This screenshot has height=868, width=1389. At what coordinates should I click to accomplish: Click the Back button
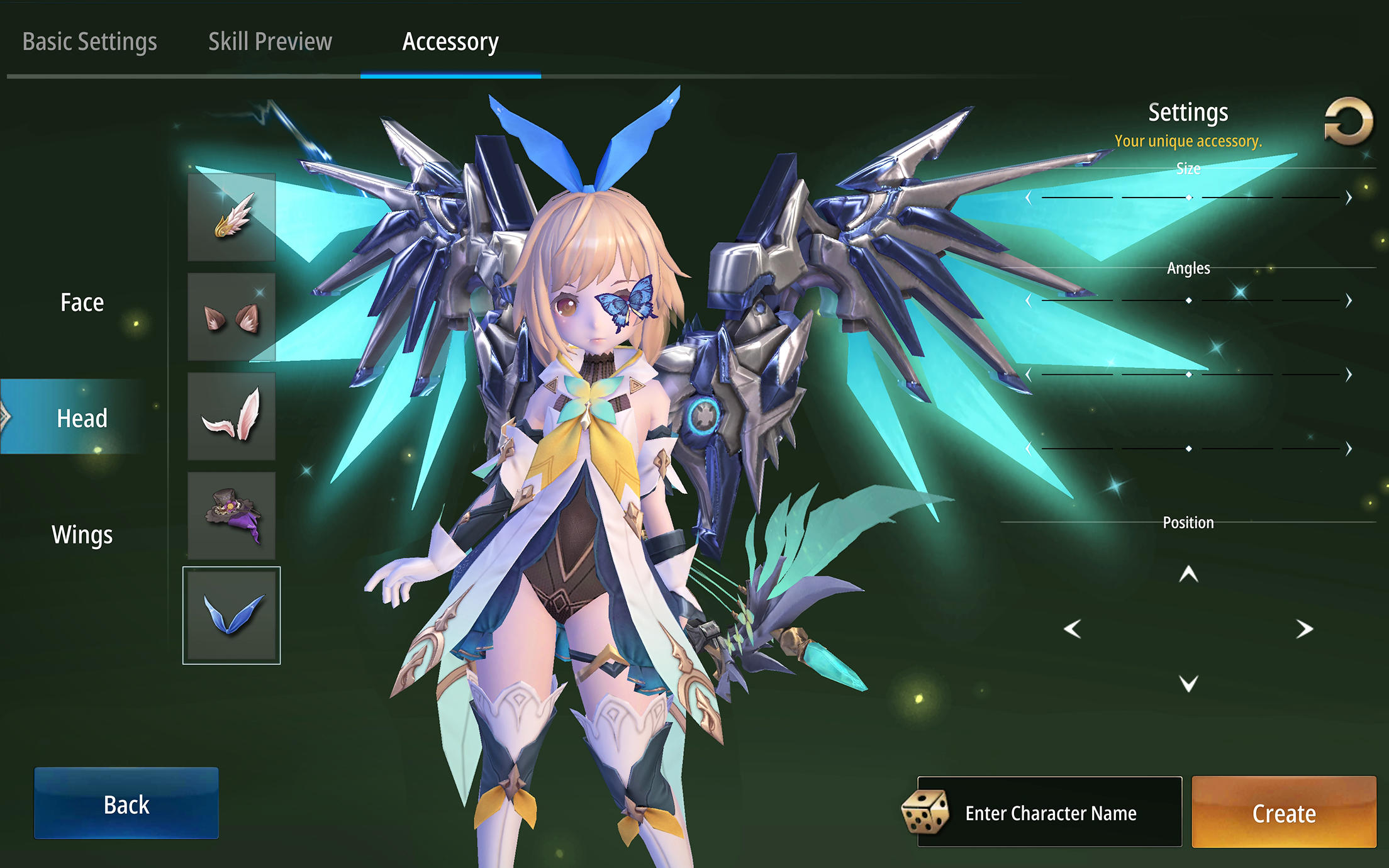[x=126, y=804]
